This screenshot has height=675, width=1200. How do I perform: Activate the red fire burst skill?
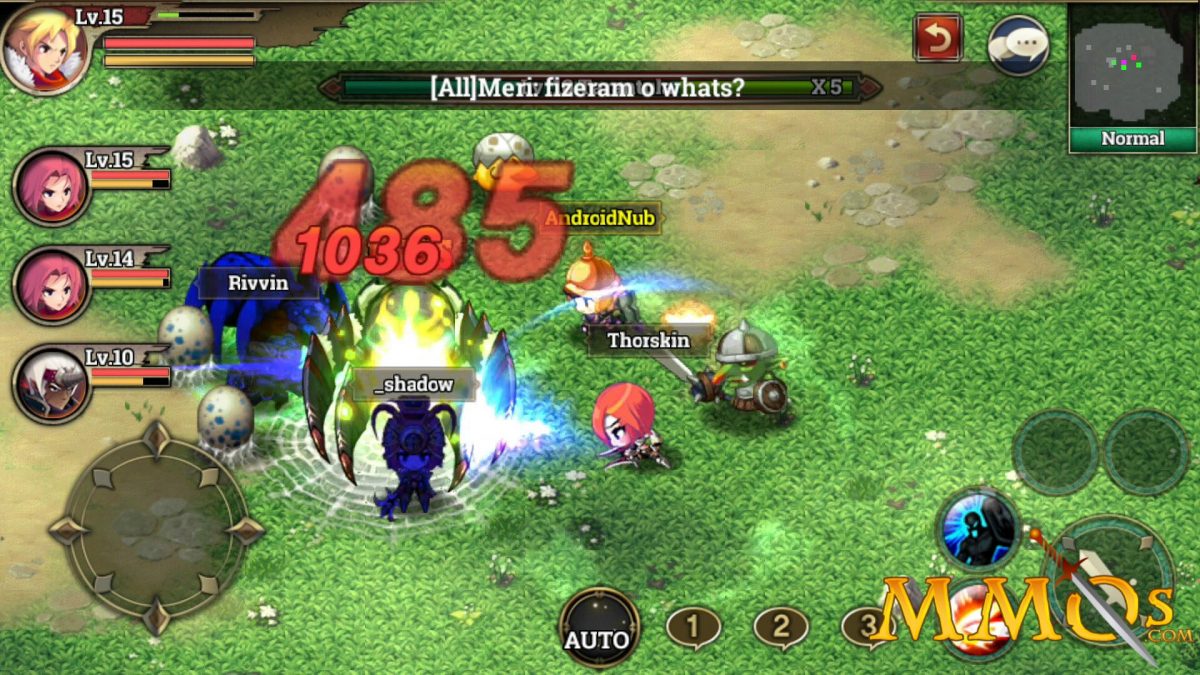(975, 625)
